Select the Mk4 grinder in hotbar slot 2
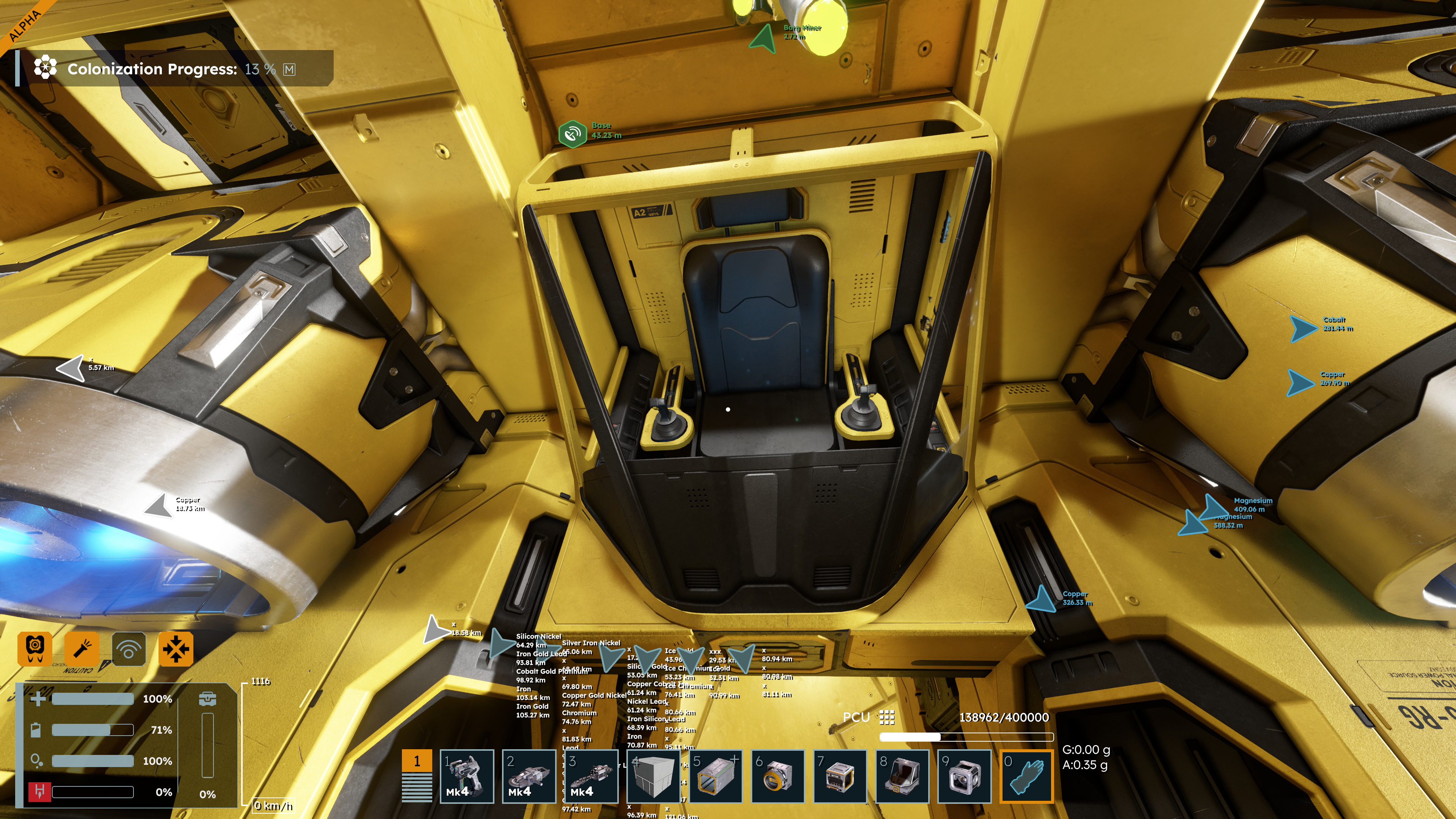 529,775
